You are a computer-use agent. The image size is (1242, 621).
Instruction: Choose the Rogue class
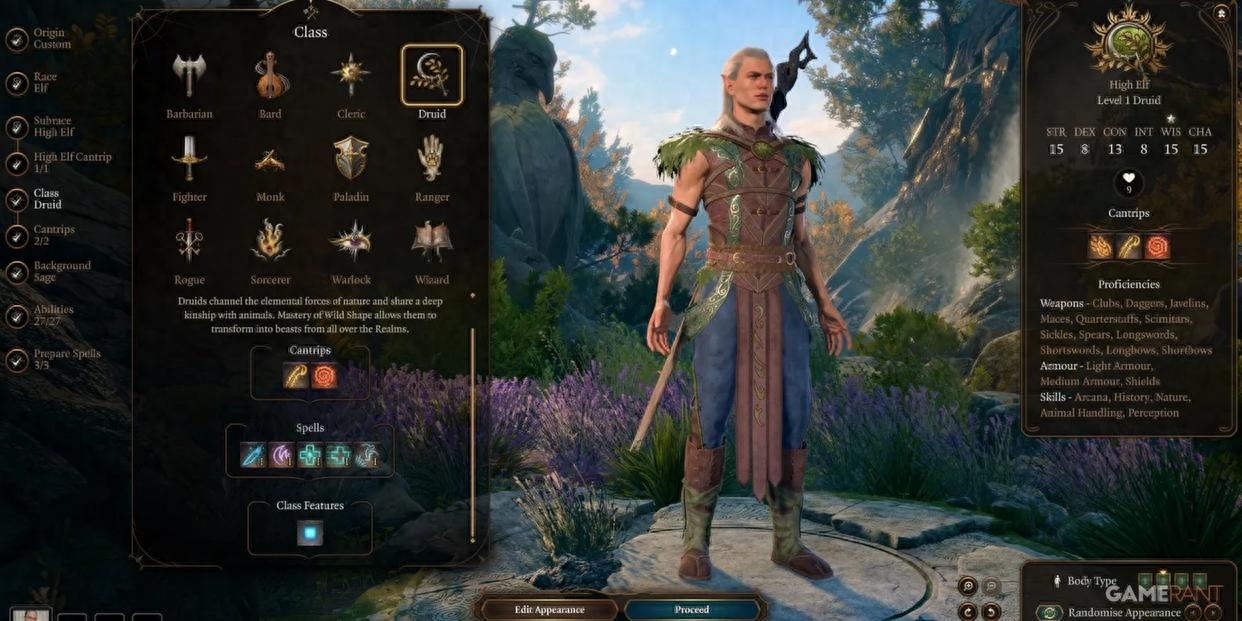tap(189, 242)
